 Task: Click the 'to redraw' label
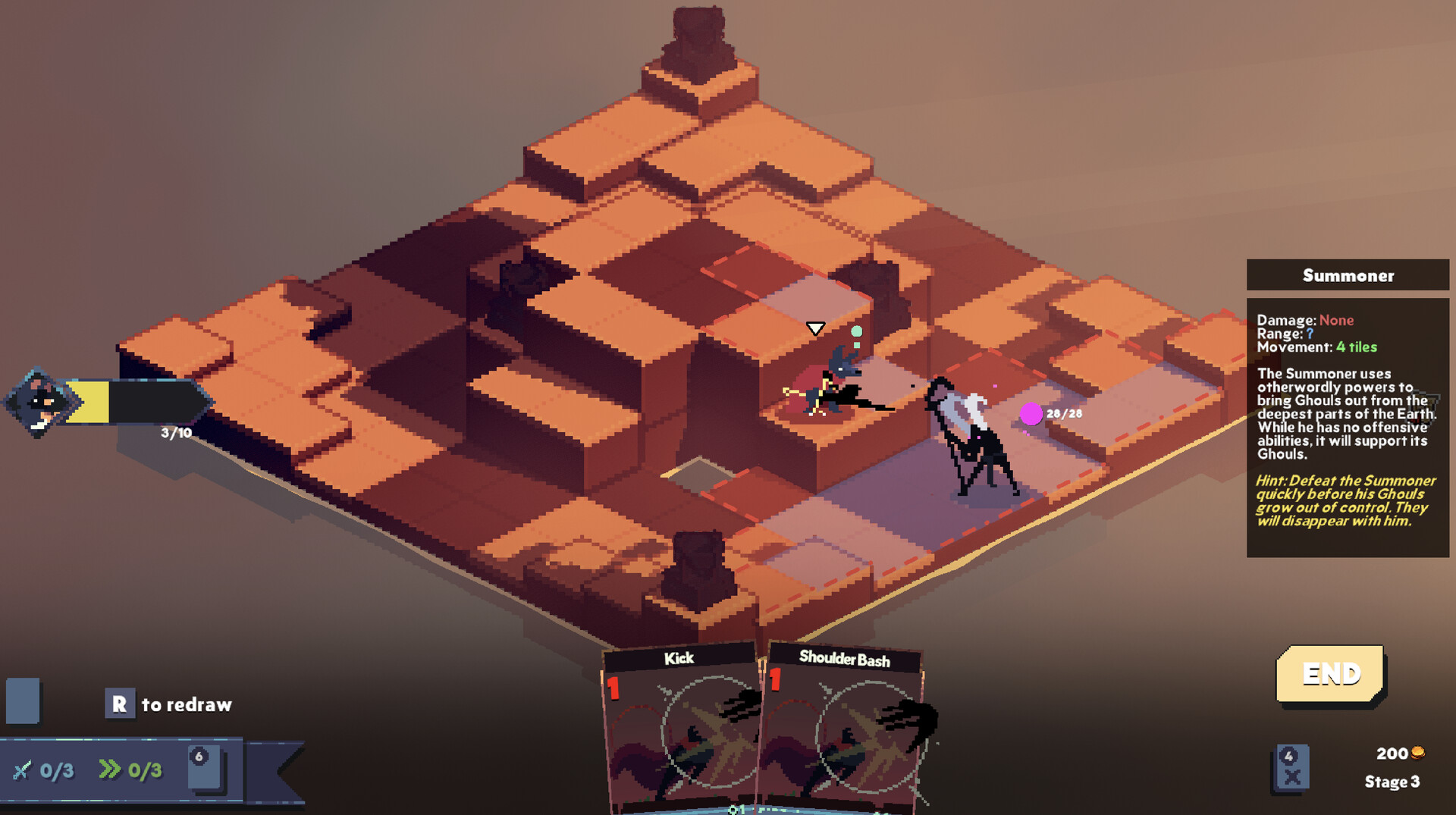pos(186,704)
